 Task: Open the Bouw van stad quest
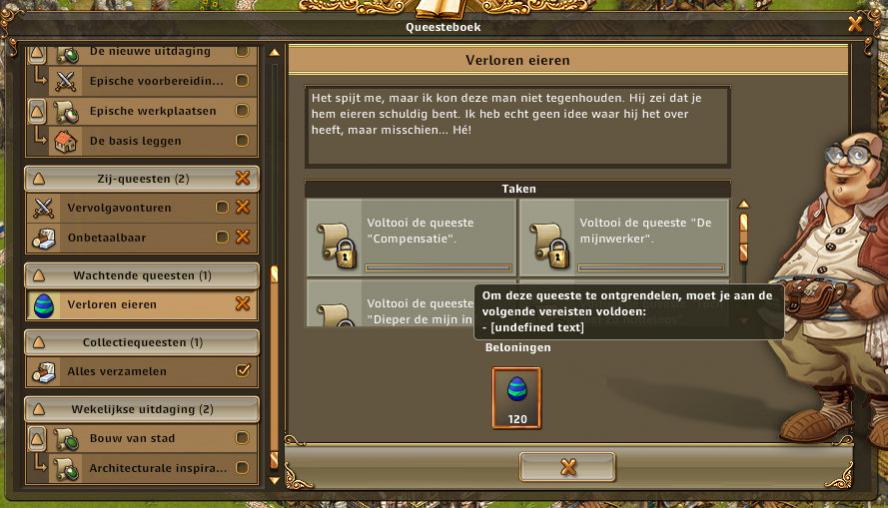click(134, 438)
